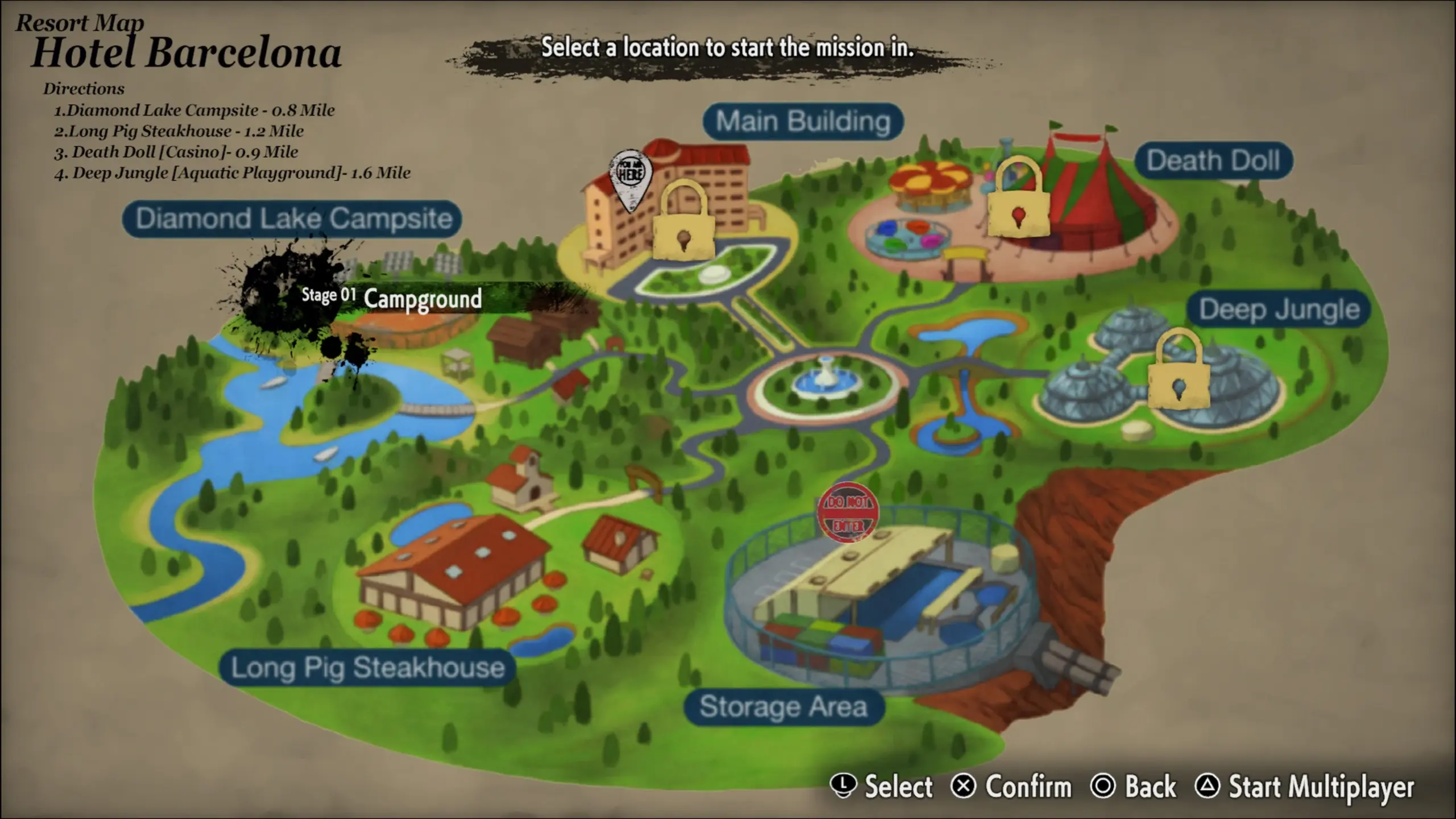Choose the Storage Area location label

pyautogui.click(x=783, y=707)
